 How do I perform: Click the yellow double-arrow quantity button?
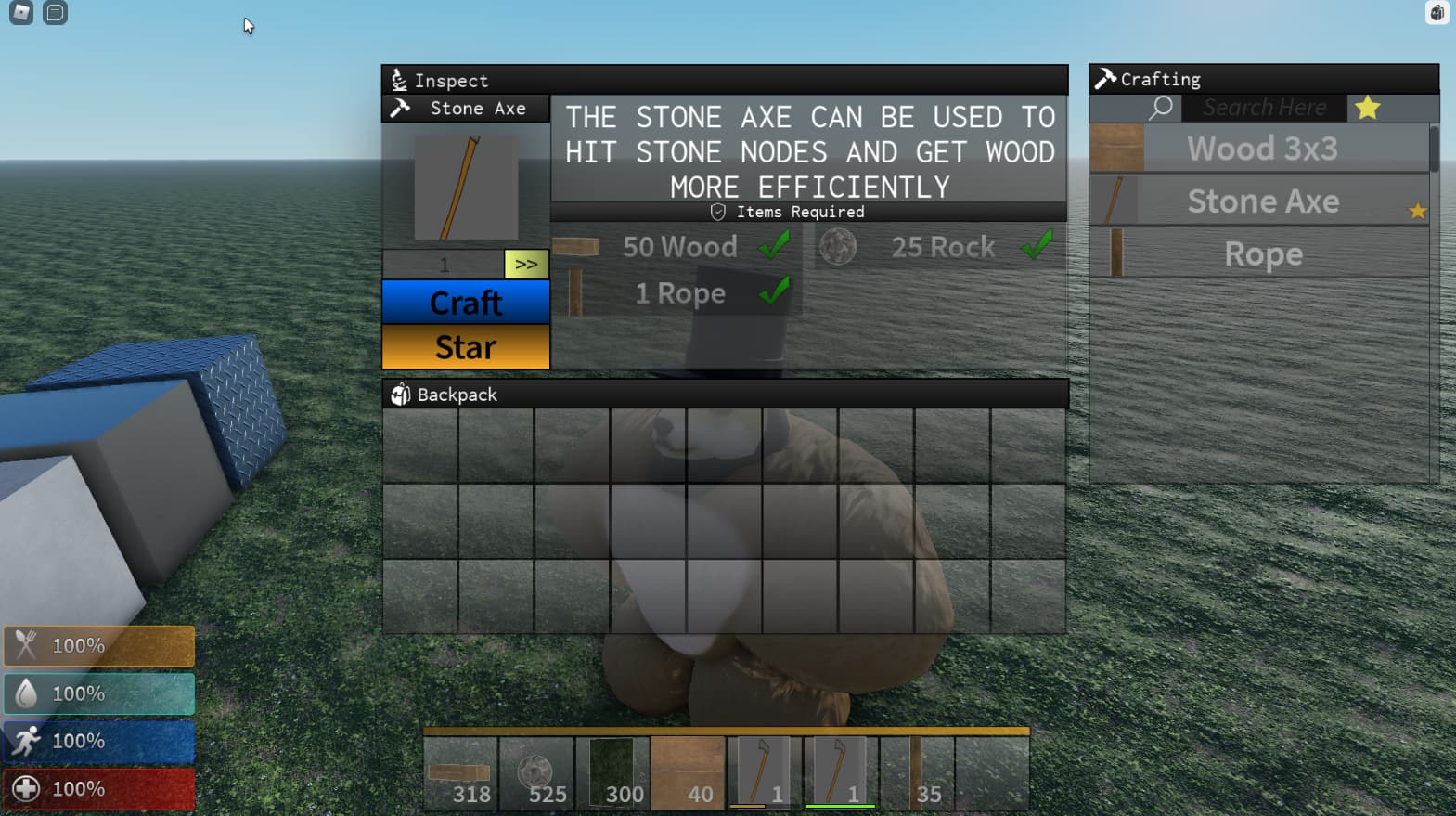(526, 265)
